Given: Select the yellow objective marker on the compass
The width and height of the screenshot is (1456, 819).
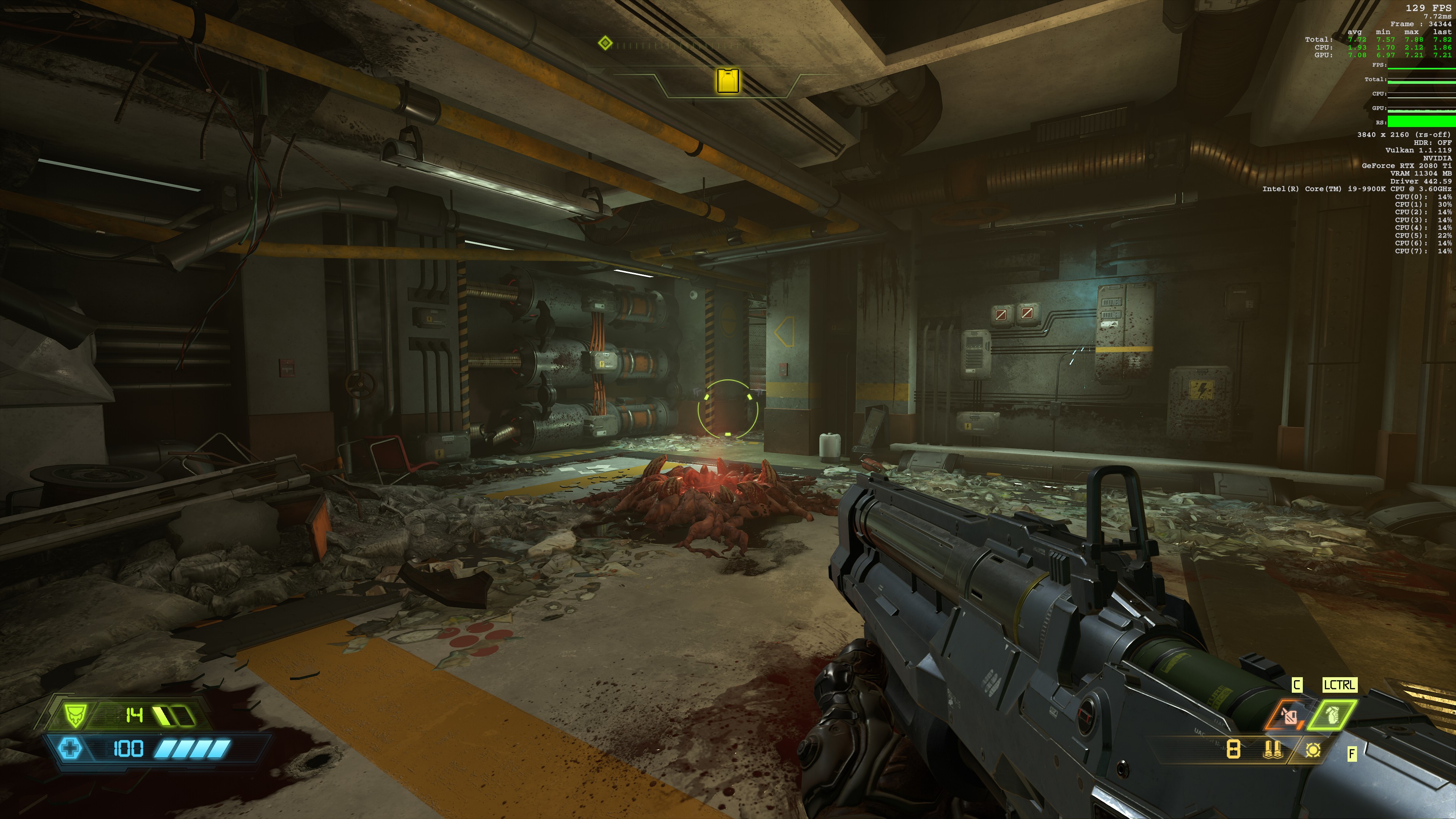Looking at the screenshot, I should (x=728, y=80).
